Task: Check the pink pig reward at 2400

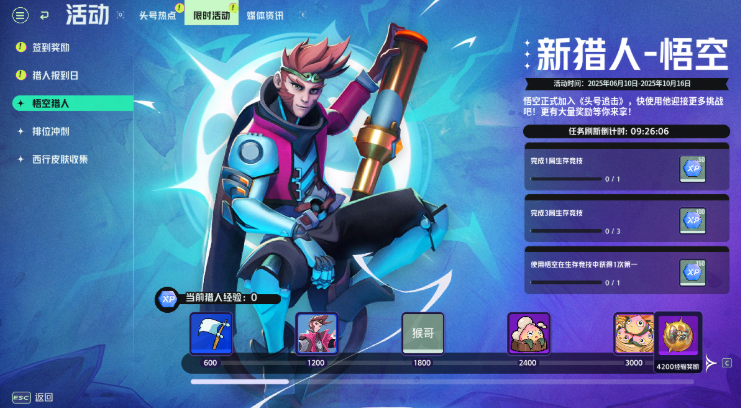Action: pos(528,333)
